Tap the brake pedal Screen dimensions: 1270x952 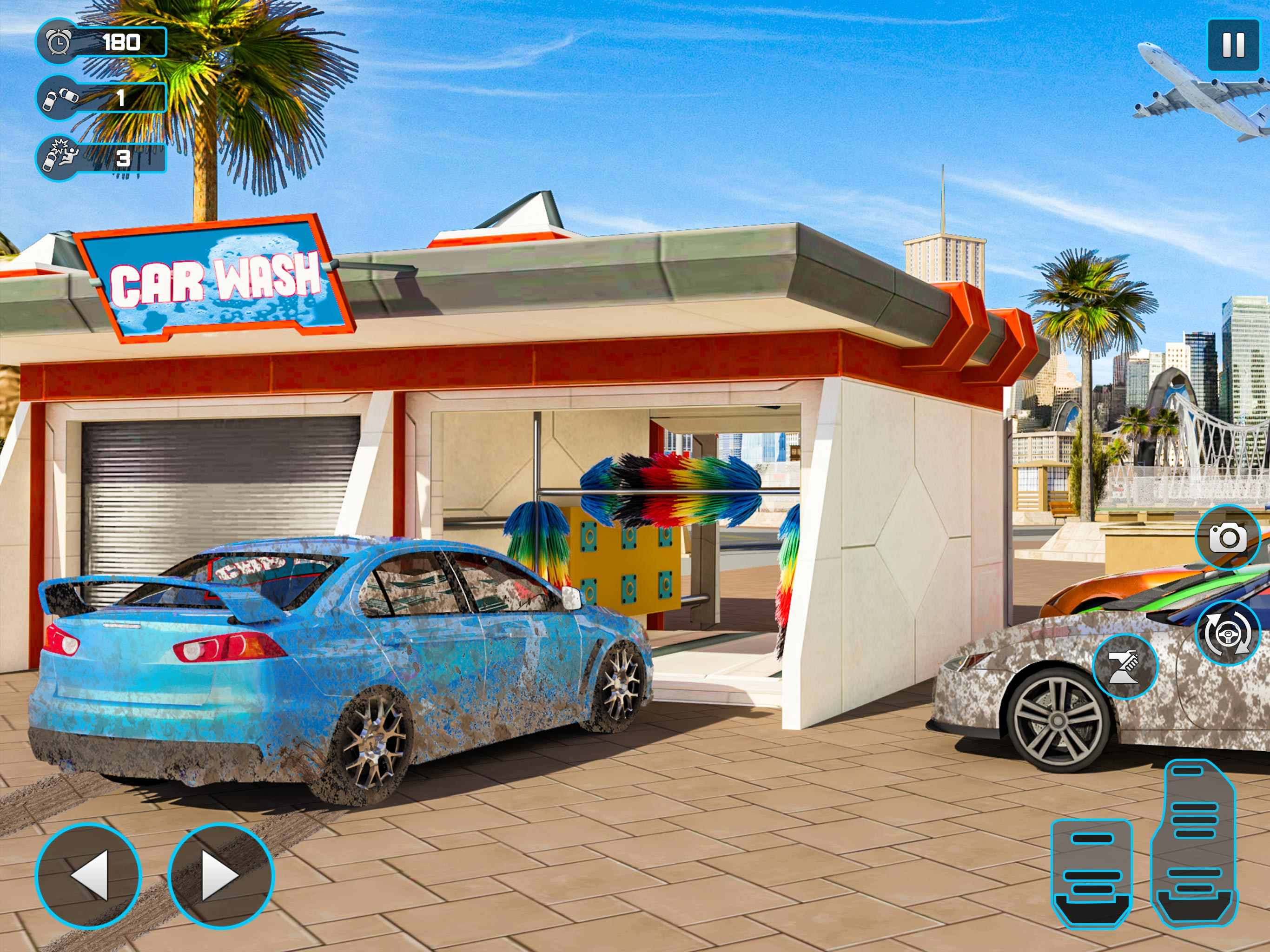(x=1091, y=873)
